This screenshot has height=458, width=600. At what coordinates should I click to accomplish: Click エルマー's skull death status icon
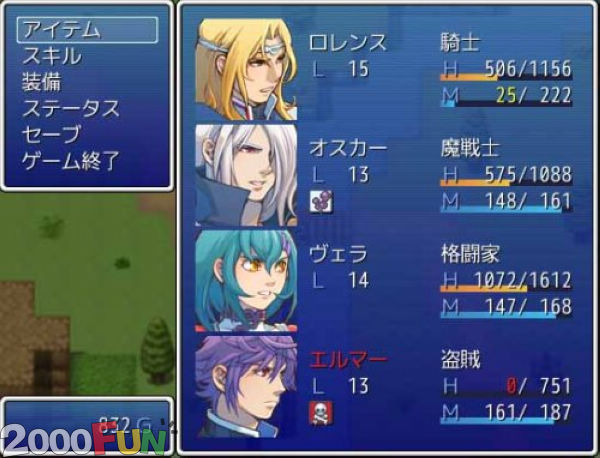321,411
